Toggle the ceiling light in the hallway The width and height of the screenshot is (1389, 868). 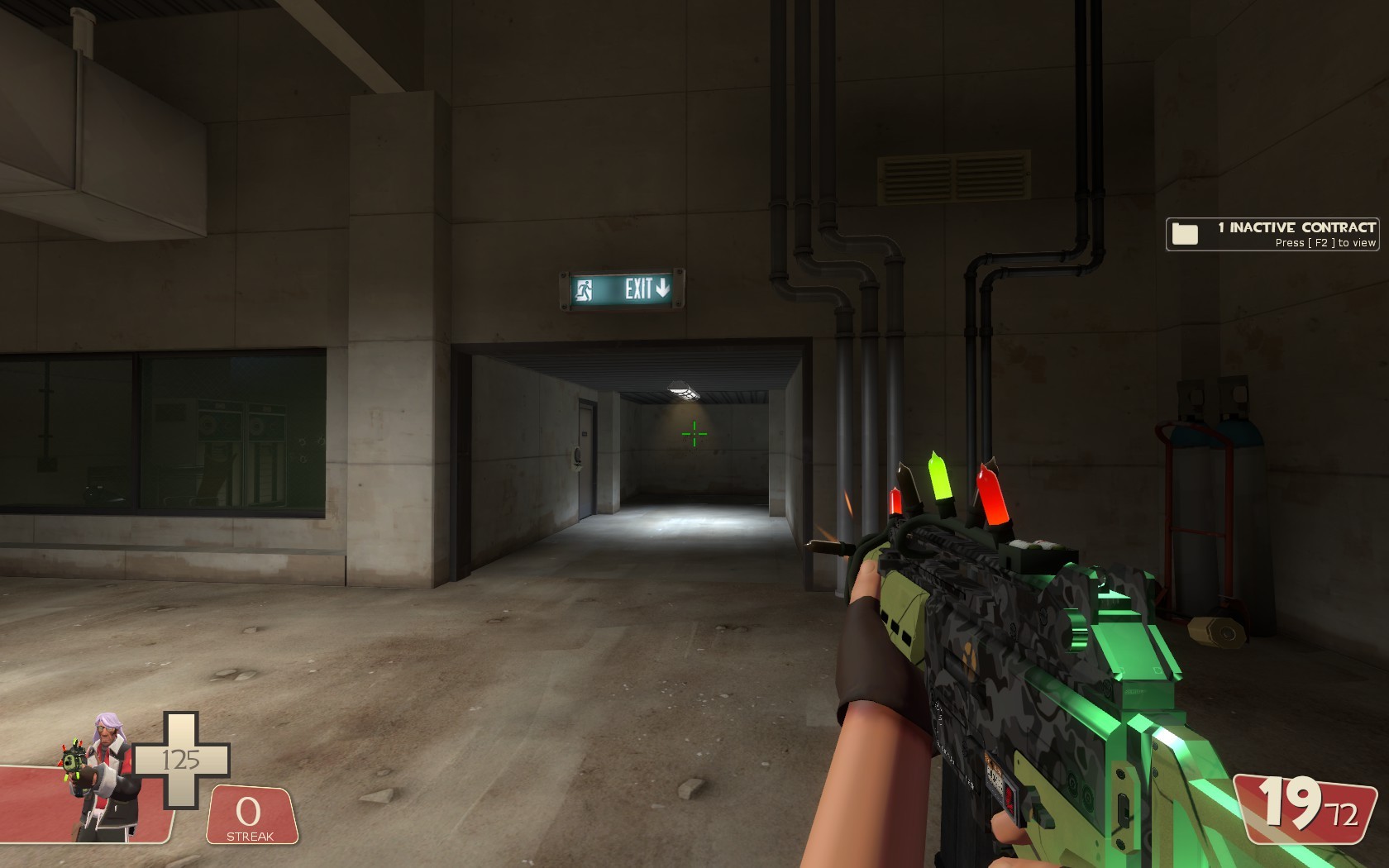pos(683,390)
